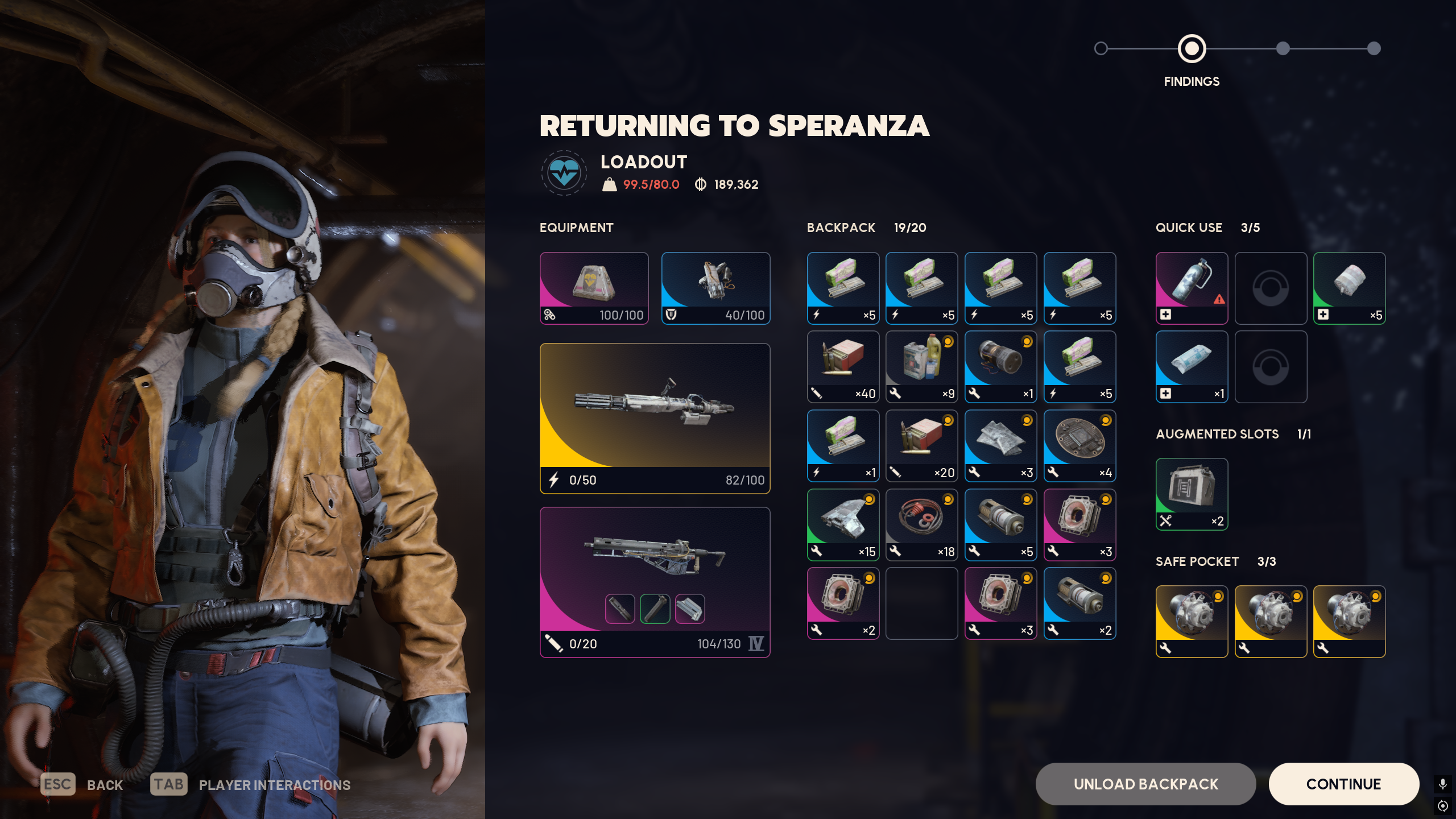
Task: Select the chemicals stack of 9
Action: click(921, 367)
